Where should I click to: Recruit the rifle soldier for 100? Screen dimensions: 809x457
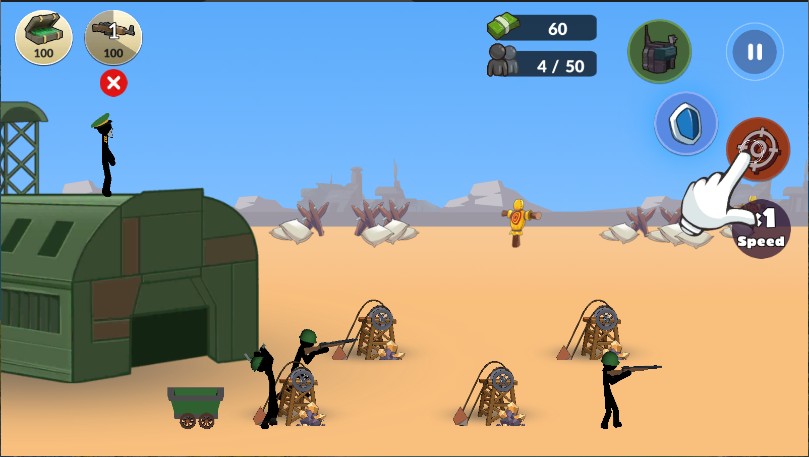(x=113, y=37)
